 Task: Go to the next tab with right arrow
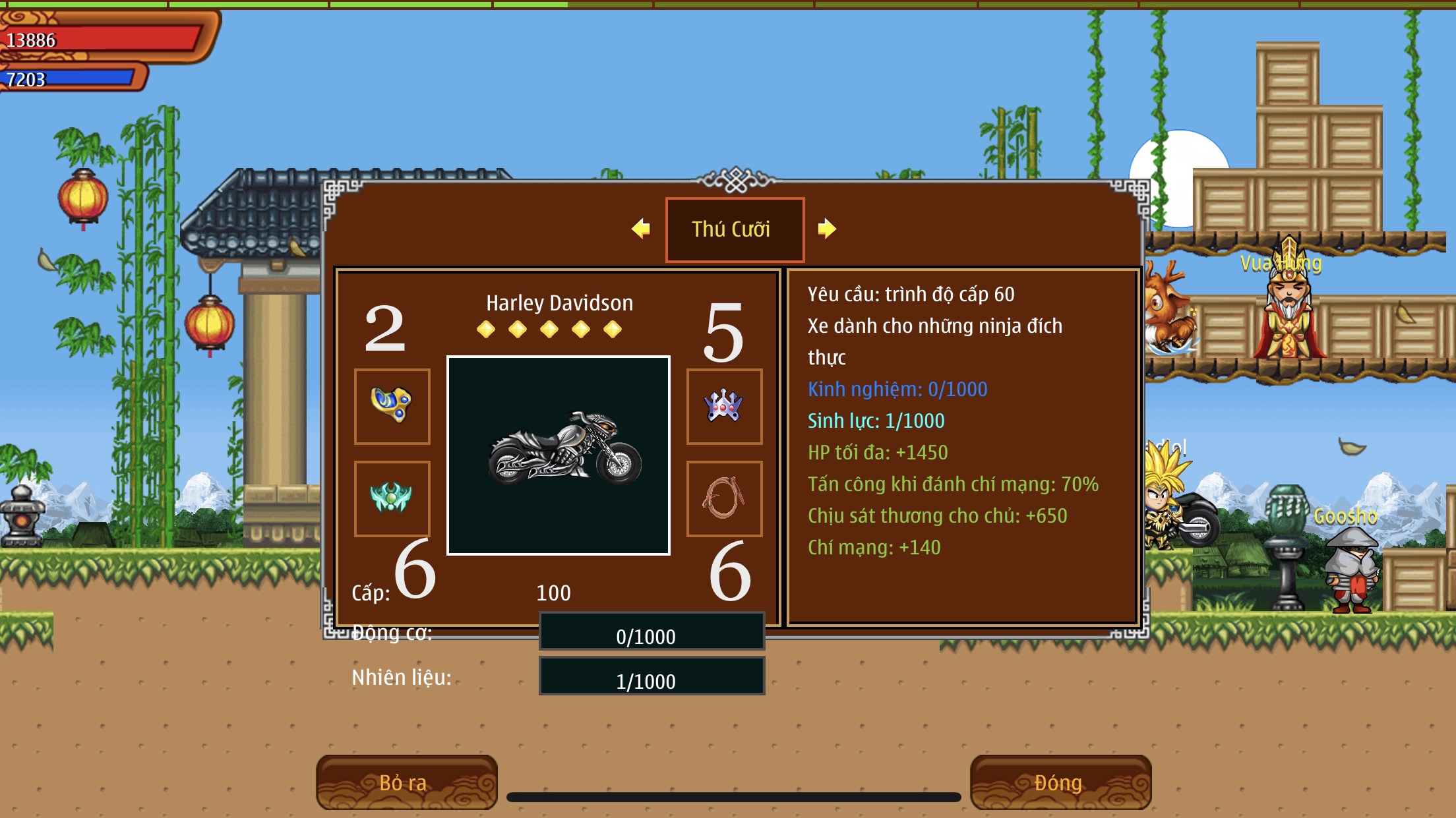coord(826,229)
